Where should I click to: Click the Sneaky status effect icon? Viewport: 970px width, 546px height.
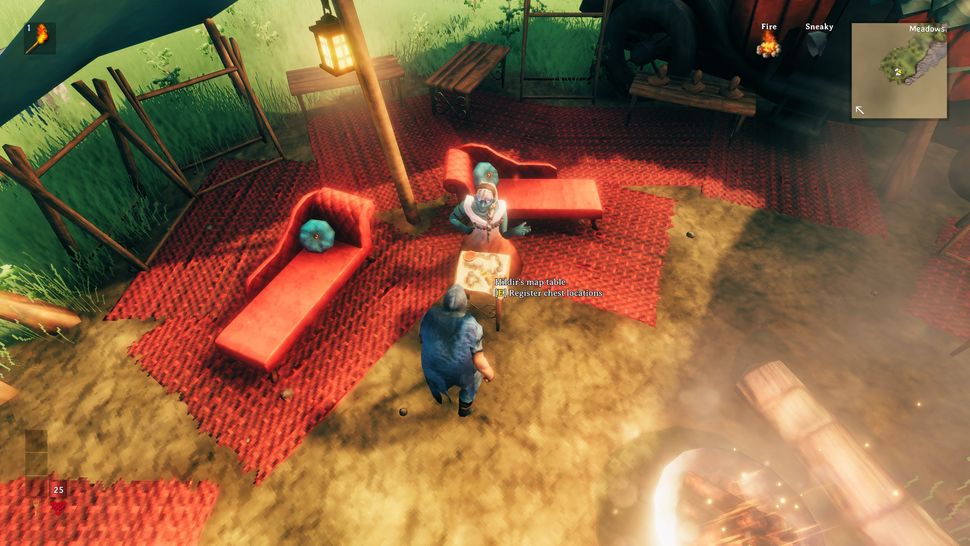[x=819, y=45]
